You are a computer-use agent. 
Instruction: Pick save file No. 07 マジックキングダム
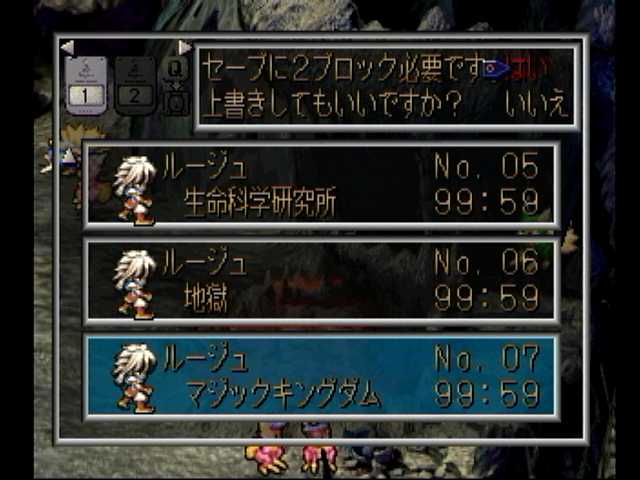tap(321, 376)
